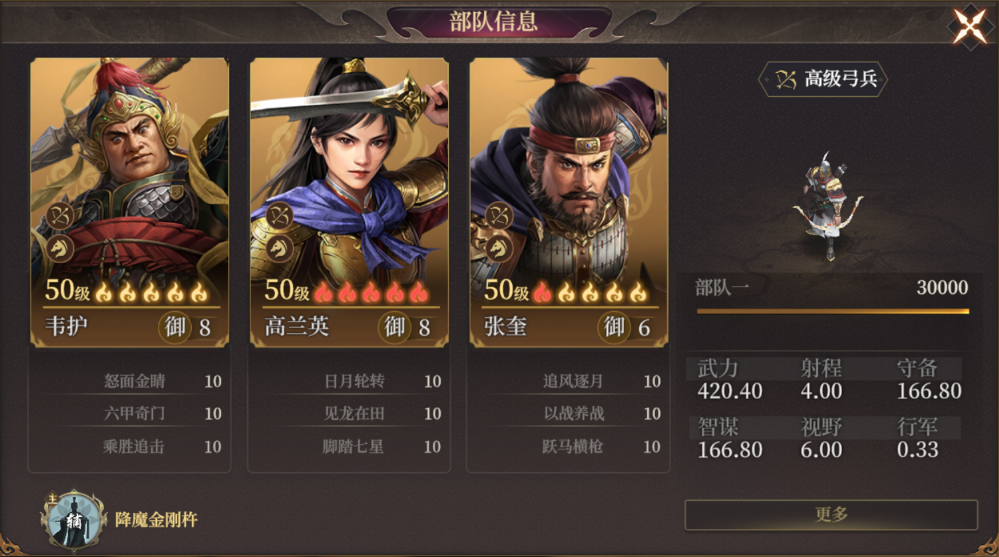This screenshot has width=999, height=557.
Task: Select the 高兰英 general card
Action: point(349,200)
